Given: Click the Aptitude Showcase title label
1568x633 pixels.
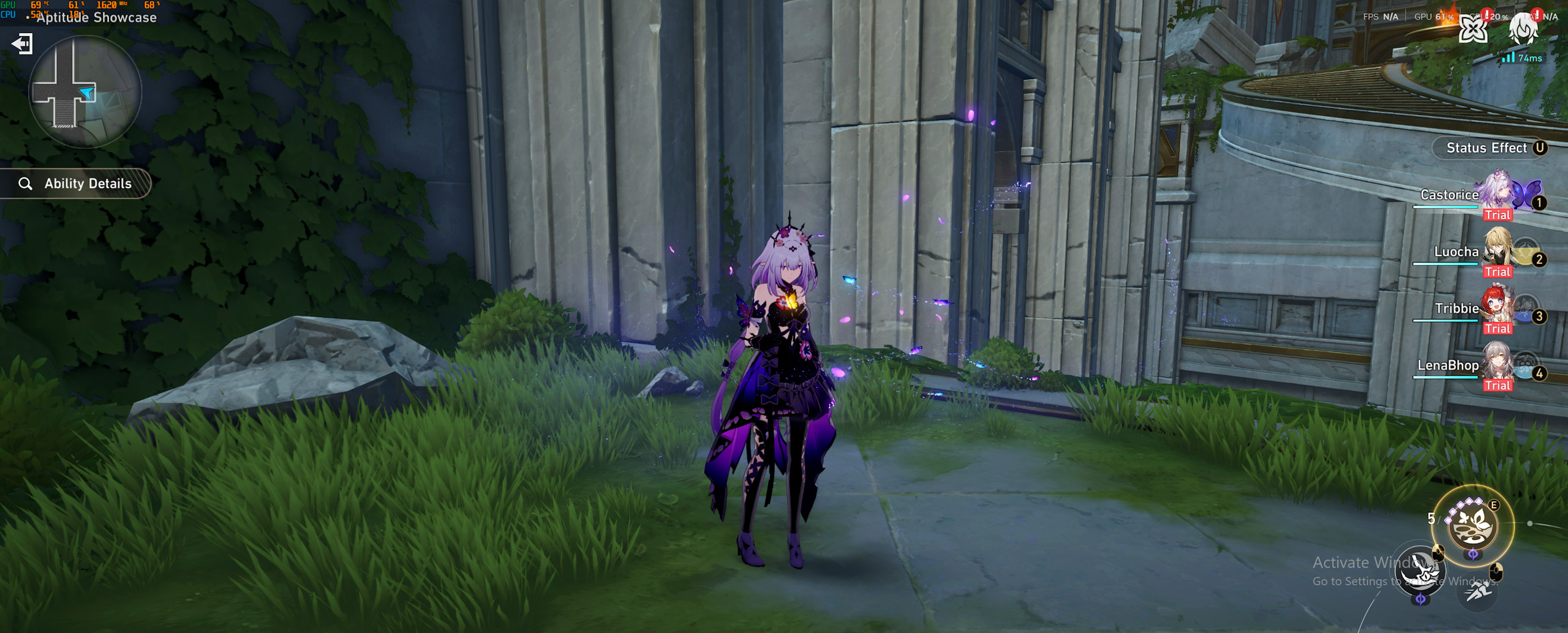Looking at the screenshot, I should pyautogui.click(x=96, y=19).
